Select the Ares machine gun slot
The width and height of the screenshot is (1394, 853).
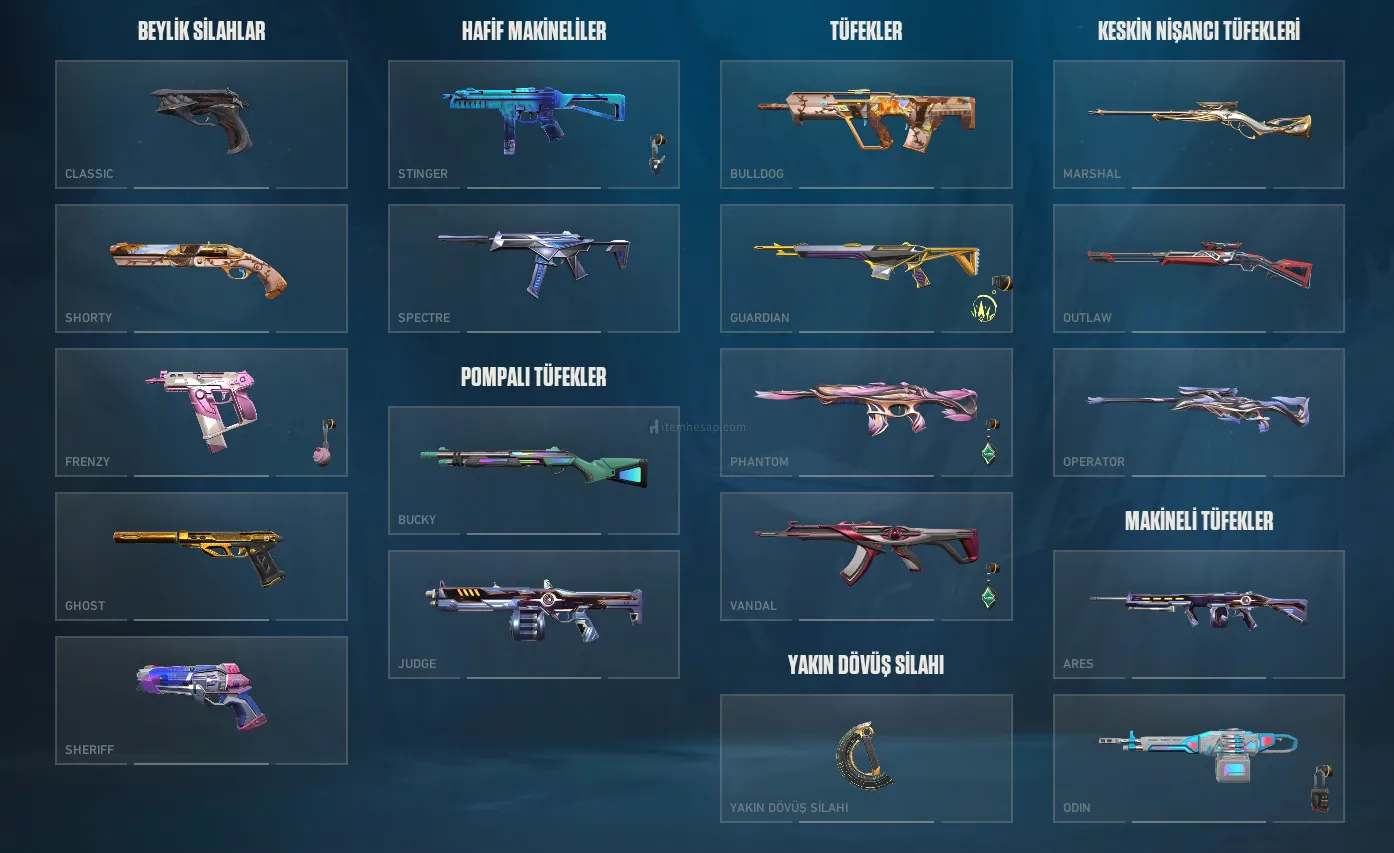[x=1198, y=614]
